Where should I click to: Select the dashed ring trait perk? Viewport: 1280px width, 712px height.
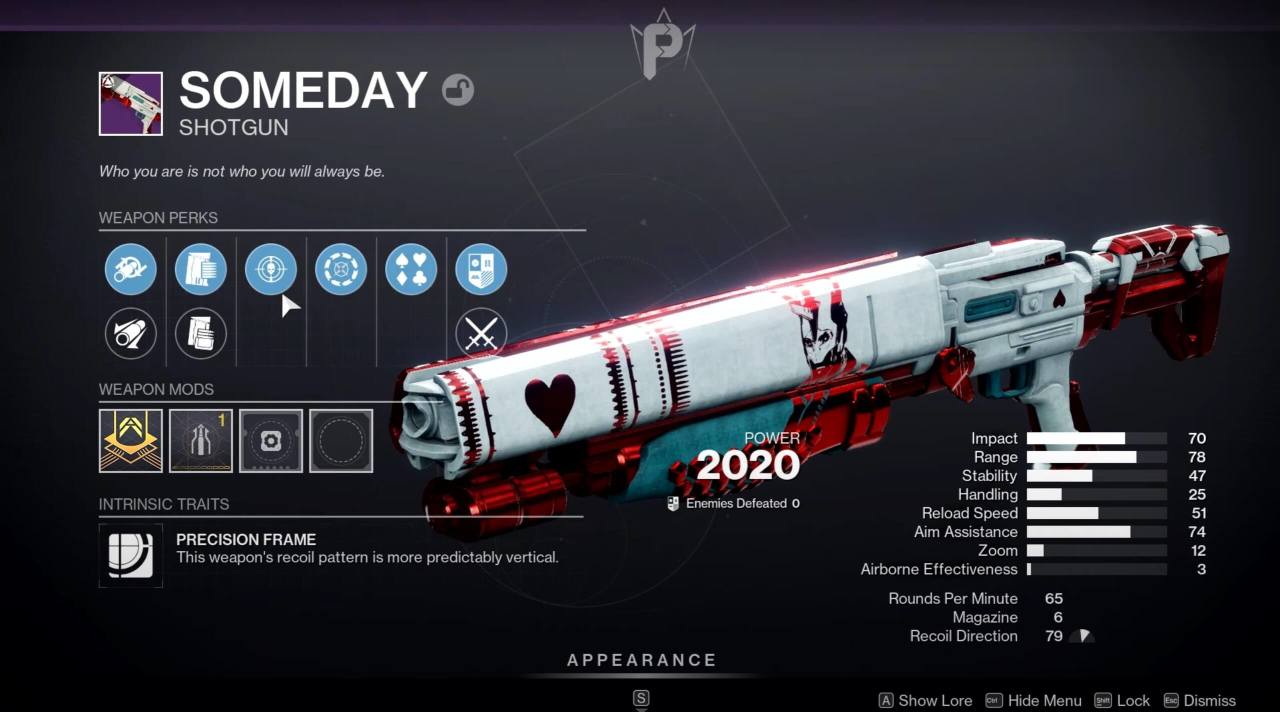(341, 269)
